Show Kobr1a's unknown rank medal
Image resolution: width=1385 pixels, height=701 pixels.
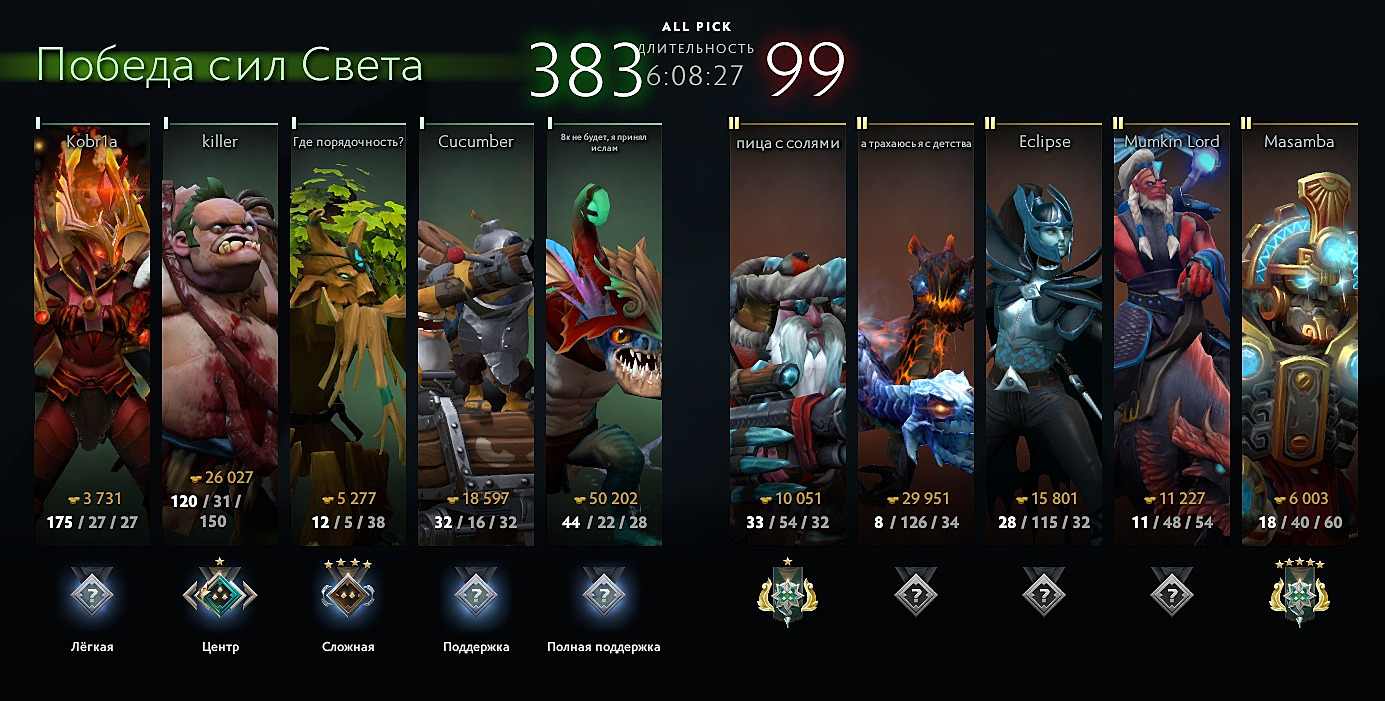pos(92,596)
